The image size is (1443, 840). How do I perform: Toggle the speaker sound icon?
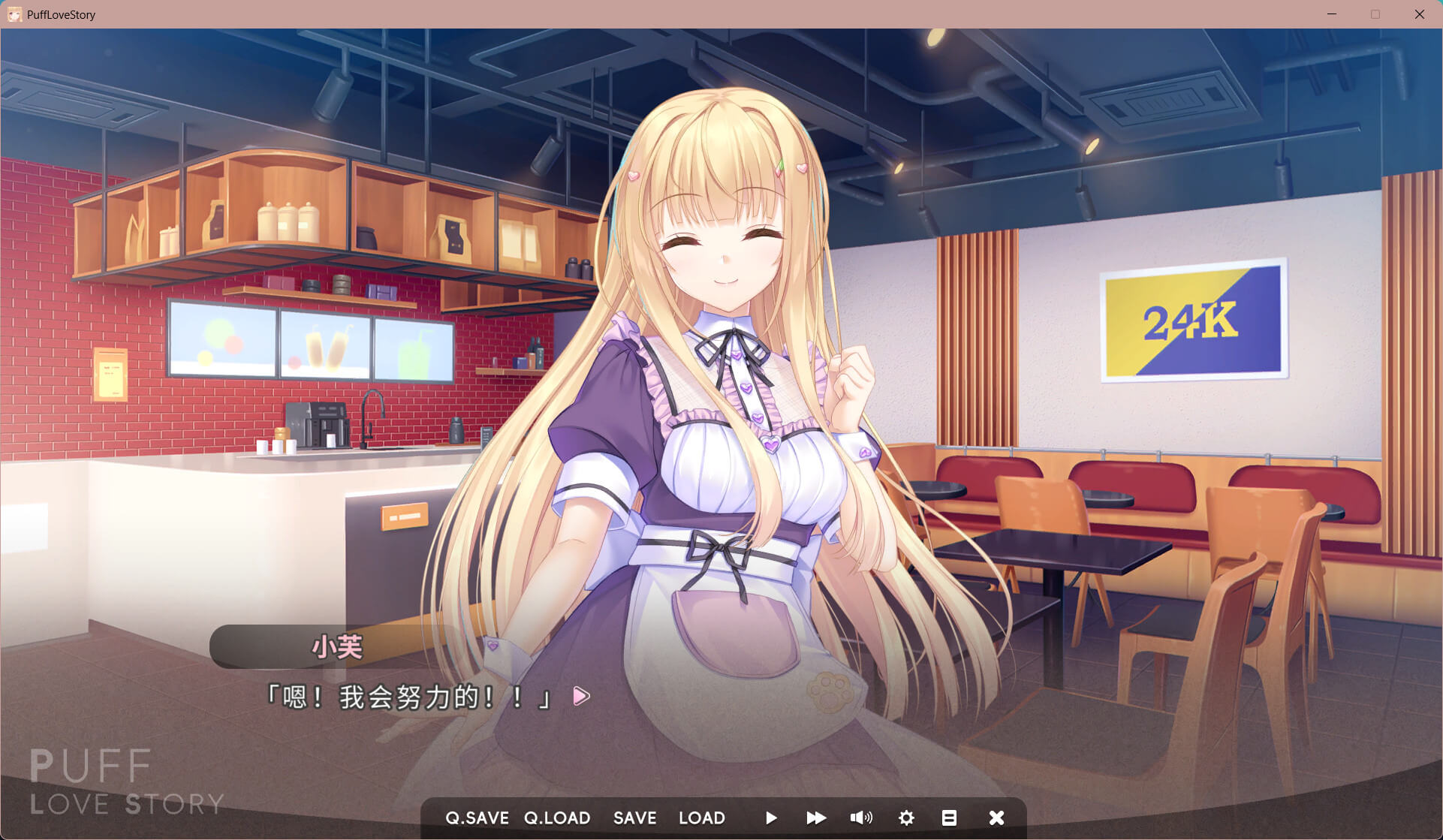pos(861,817)
